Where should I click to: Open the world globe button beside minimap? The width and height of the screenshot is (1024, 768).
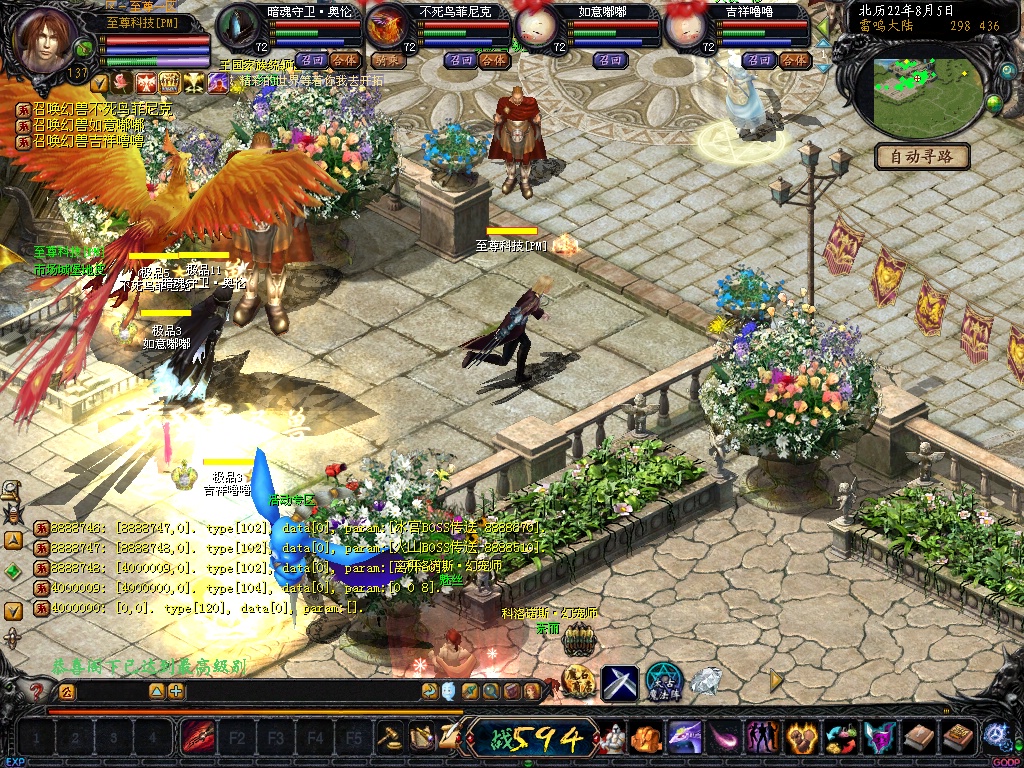994,103
